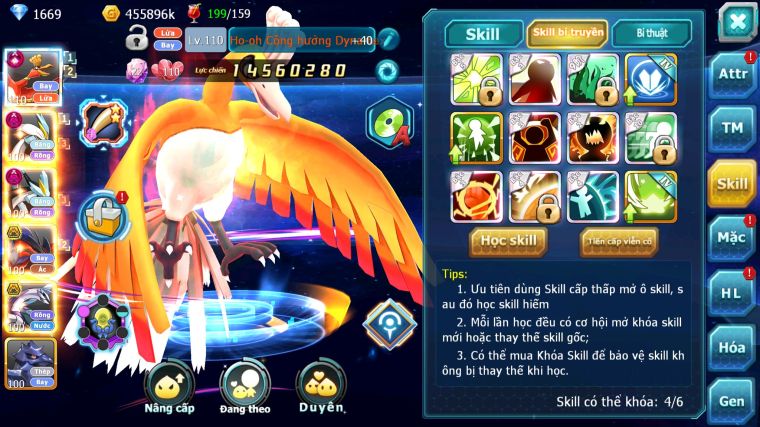Select the HL side tab

point(732,293)
